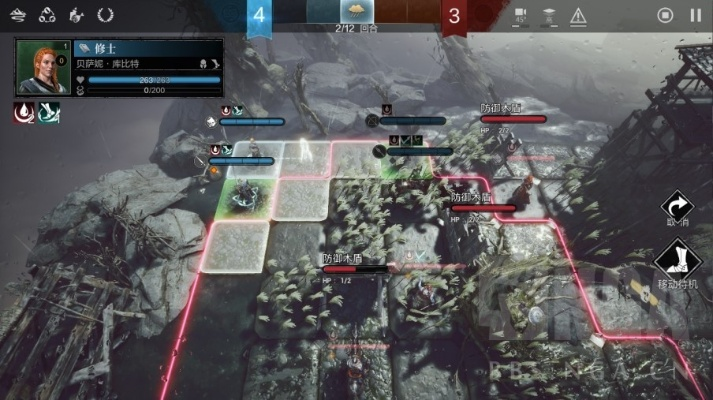Toggle the layered tiles view icon
713x400 pixels.
pyautogui.click(x=549, y=15)
